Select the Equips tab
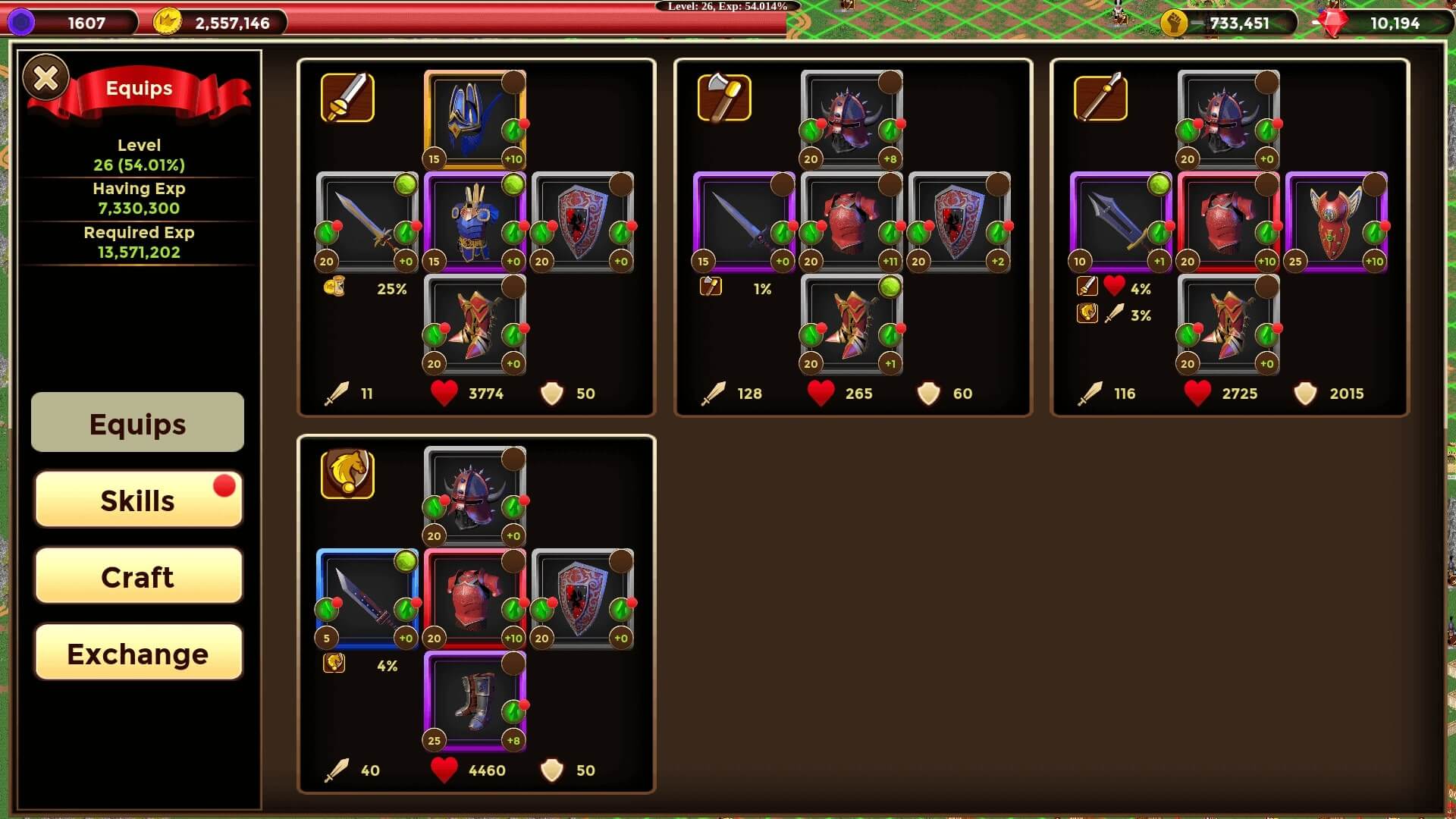This screenshot has height=819, width=1456. 137,423
